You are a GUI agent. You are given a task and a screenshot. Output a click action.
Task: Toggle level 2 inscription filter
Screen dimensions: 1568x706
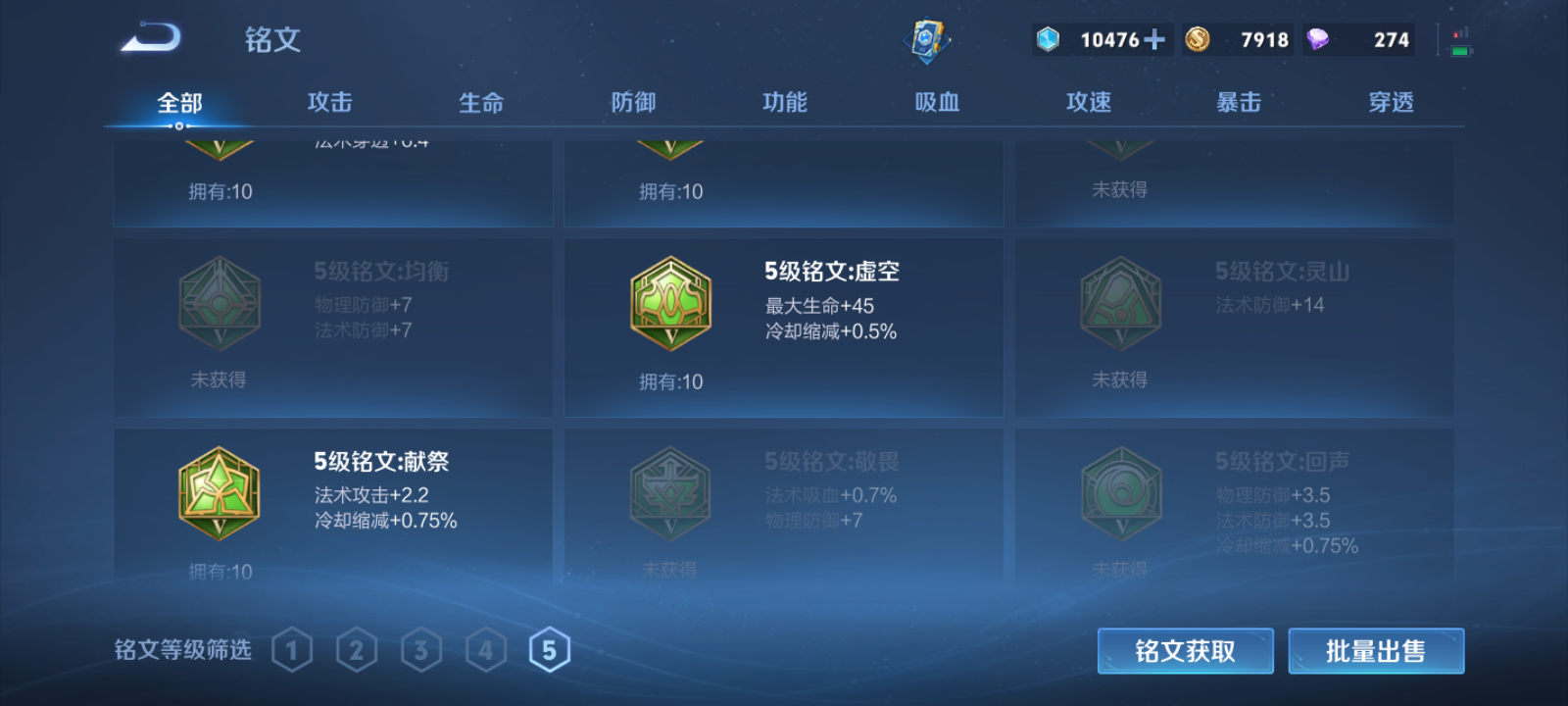[x=357, y=648]
